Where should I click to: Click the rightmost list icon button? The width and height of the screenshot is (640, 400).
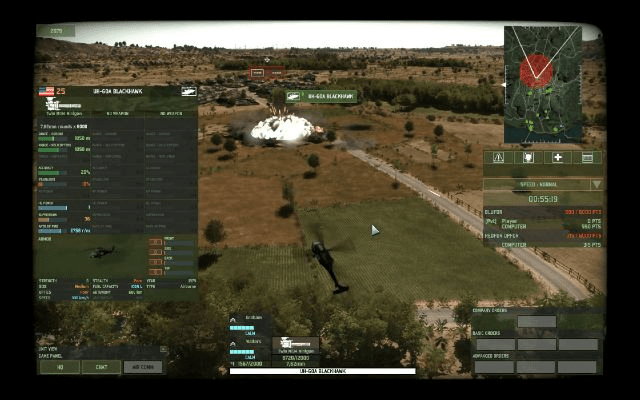coord(588,157)
